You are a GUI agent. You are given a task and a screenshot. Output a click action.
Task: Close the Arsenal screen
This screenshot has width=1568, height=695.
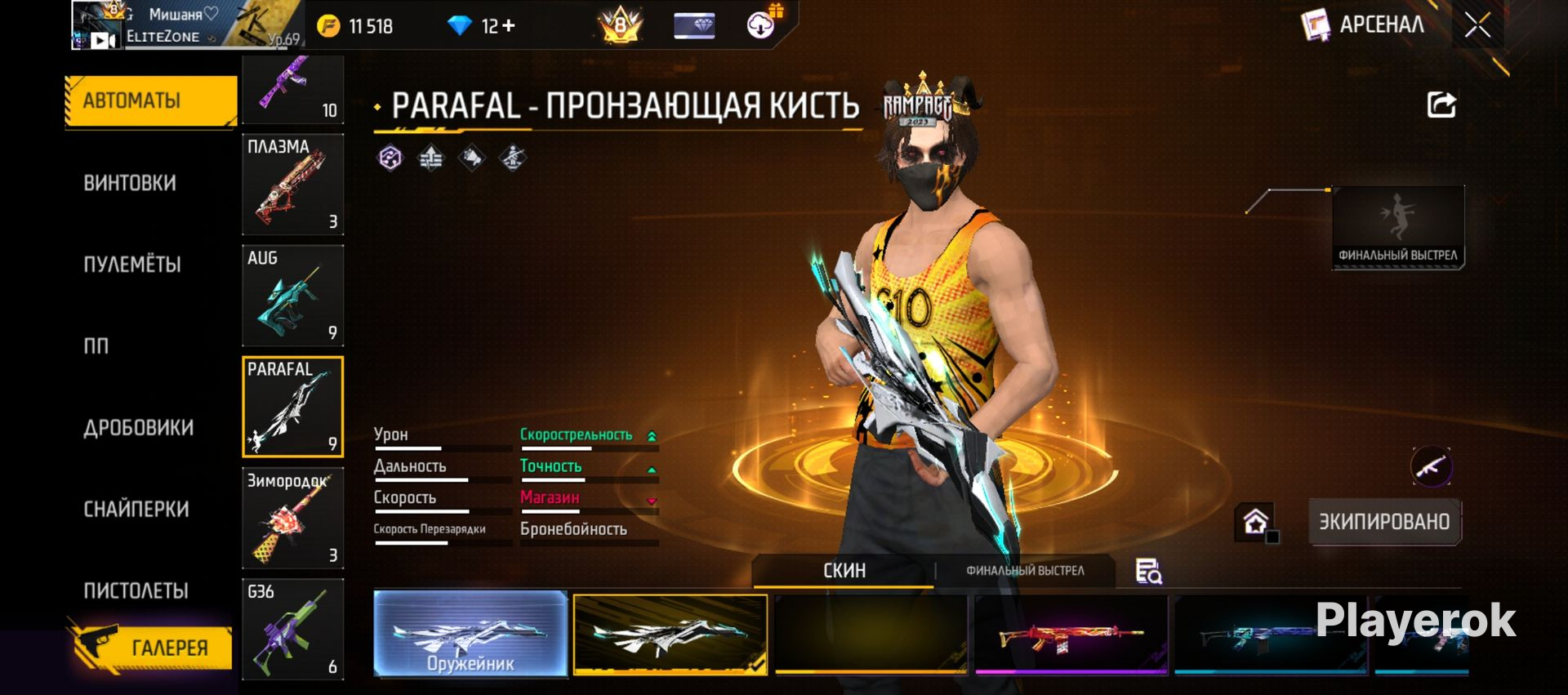(1477, 26)
